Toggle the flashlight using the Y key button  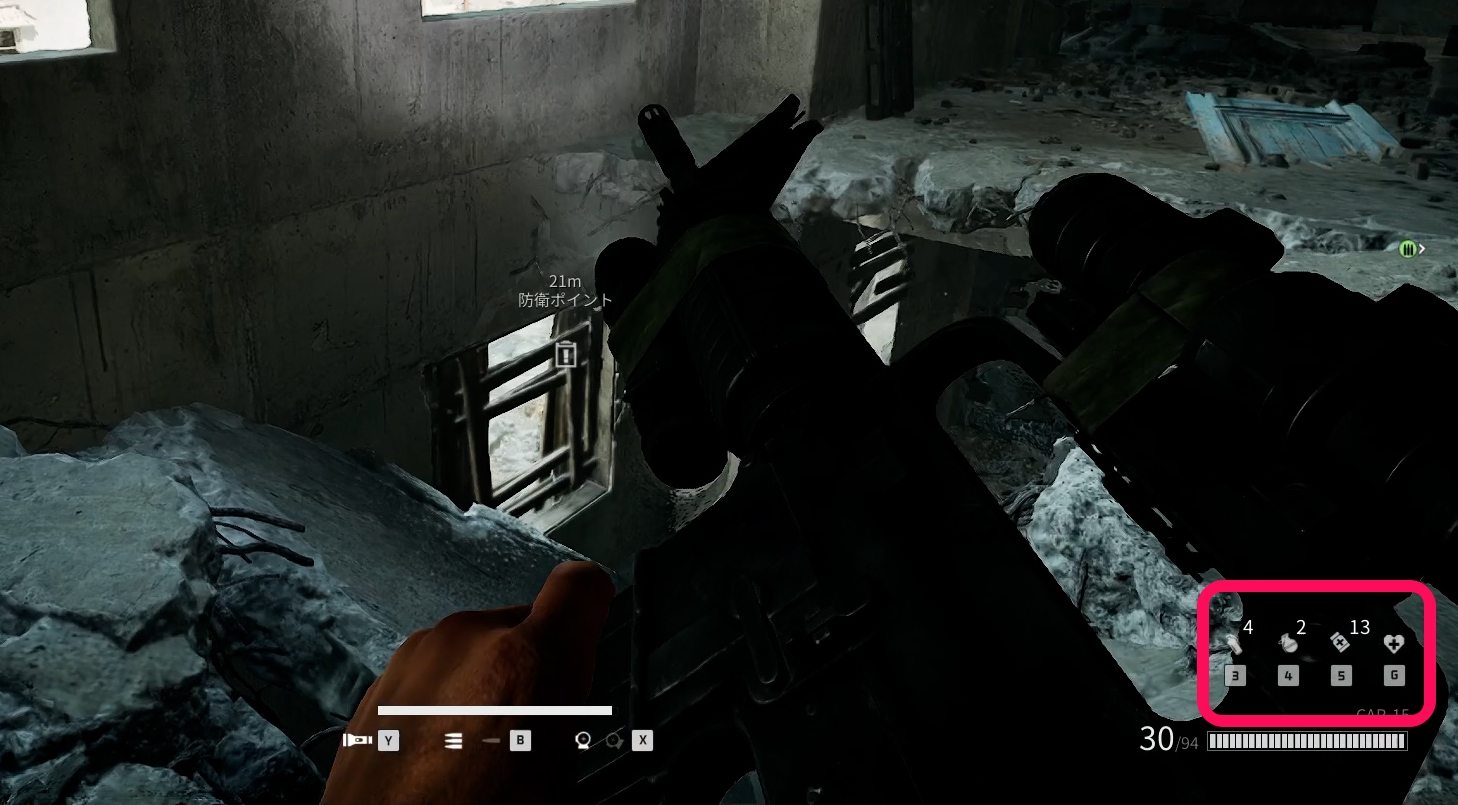point(388,741)
